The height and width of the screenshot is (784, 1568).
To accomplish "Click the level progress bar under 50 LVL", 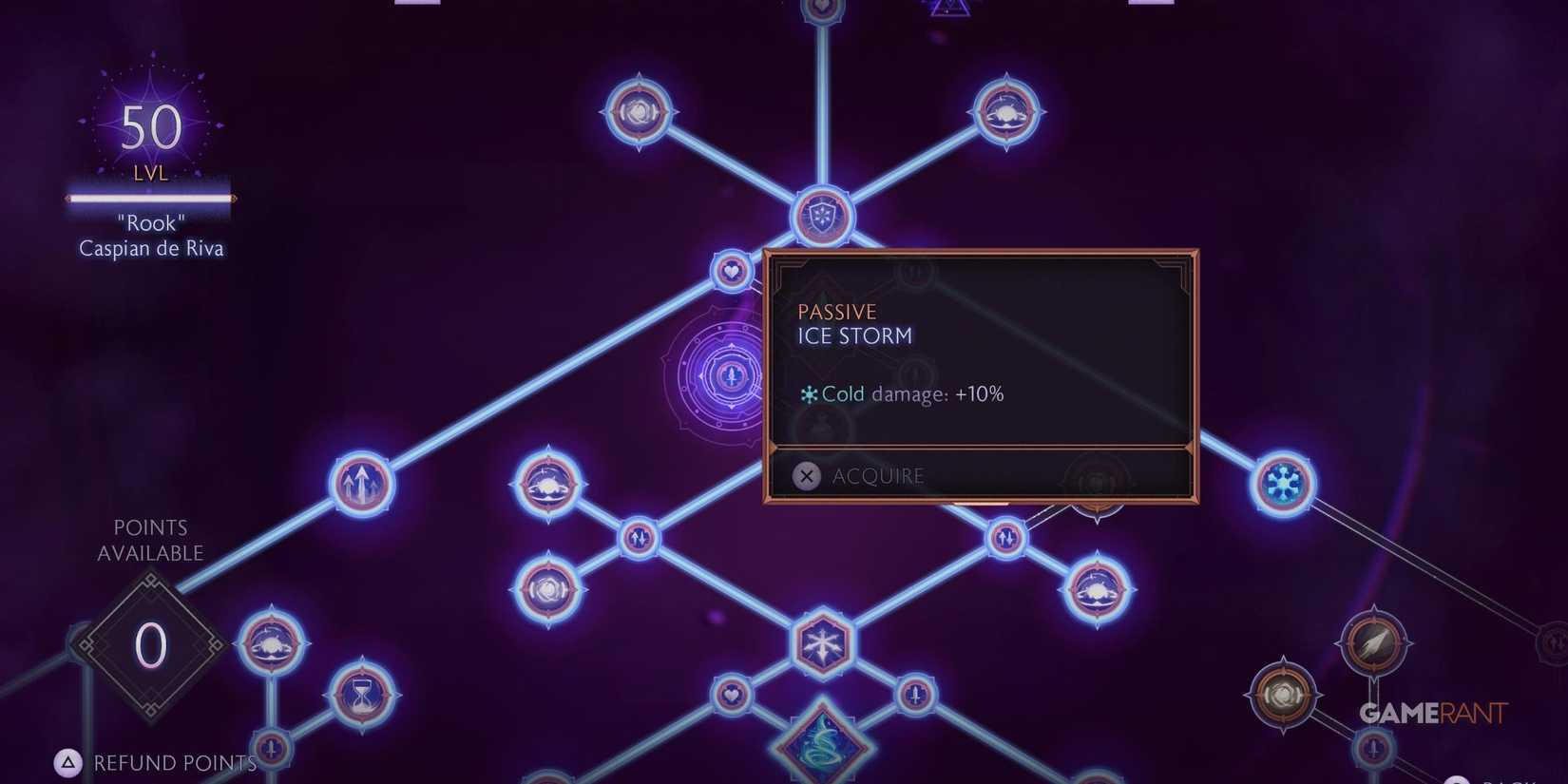I will click(x=148, y=199).
